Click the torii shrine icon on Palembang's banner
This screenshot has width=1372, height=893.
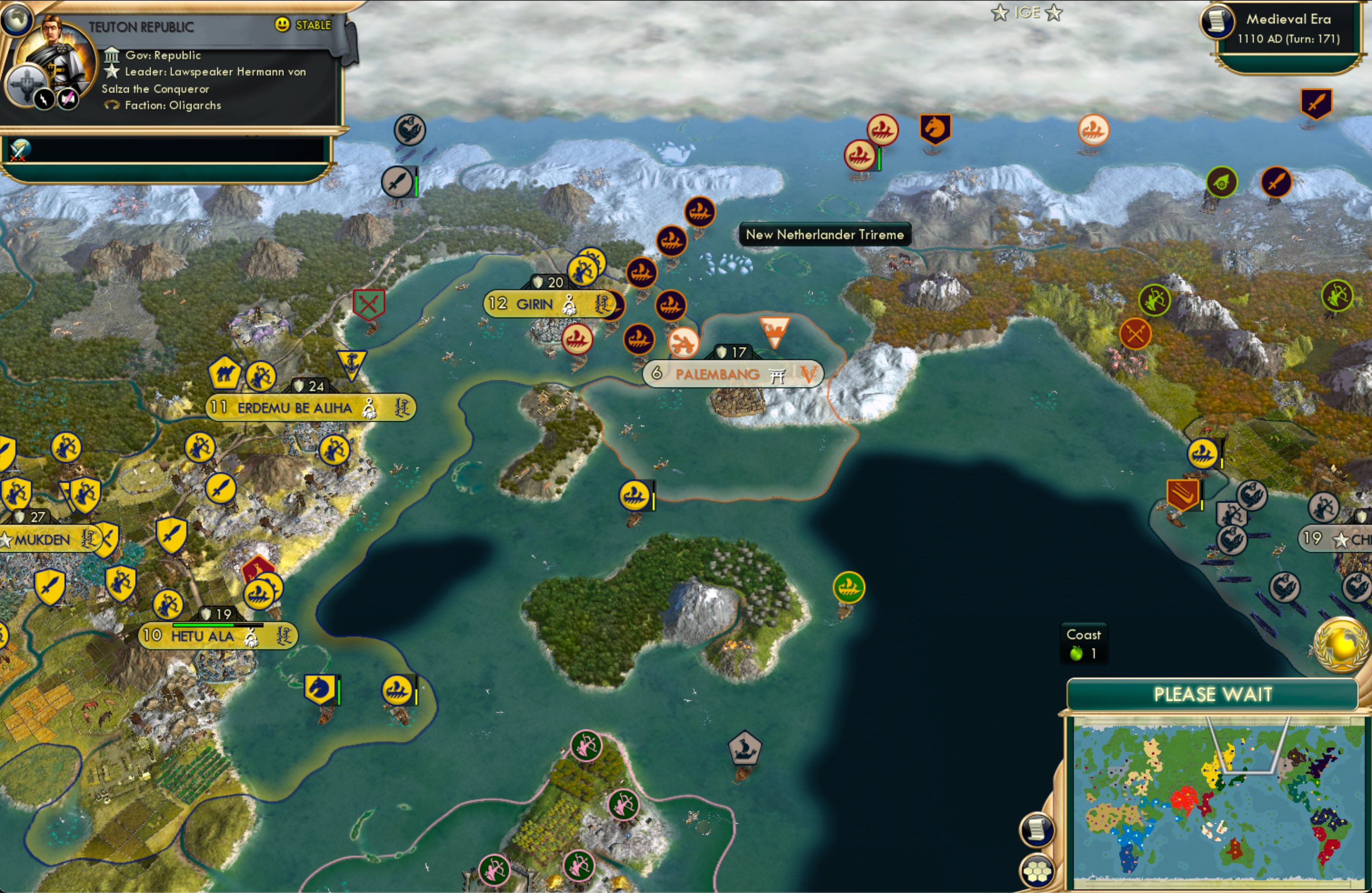click(x=778, y=375)
